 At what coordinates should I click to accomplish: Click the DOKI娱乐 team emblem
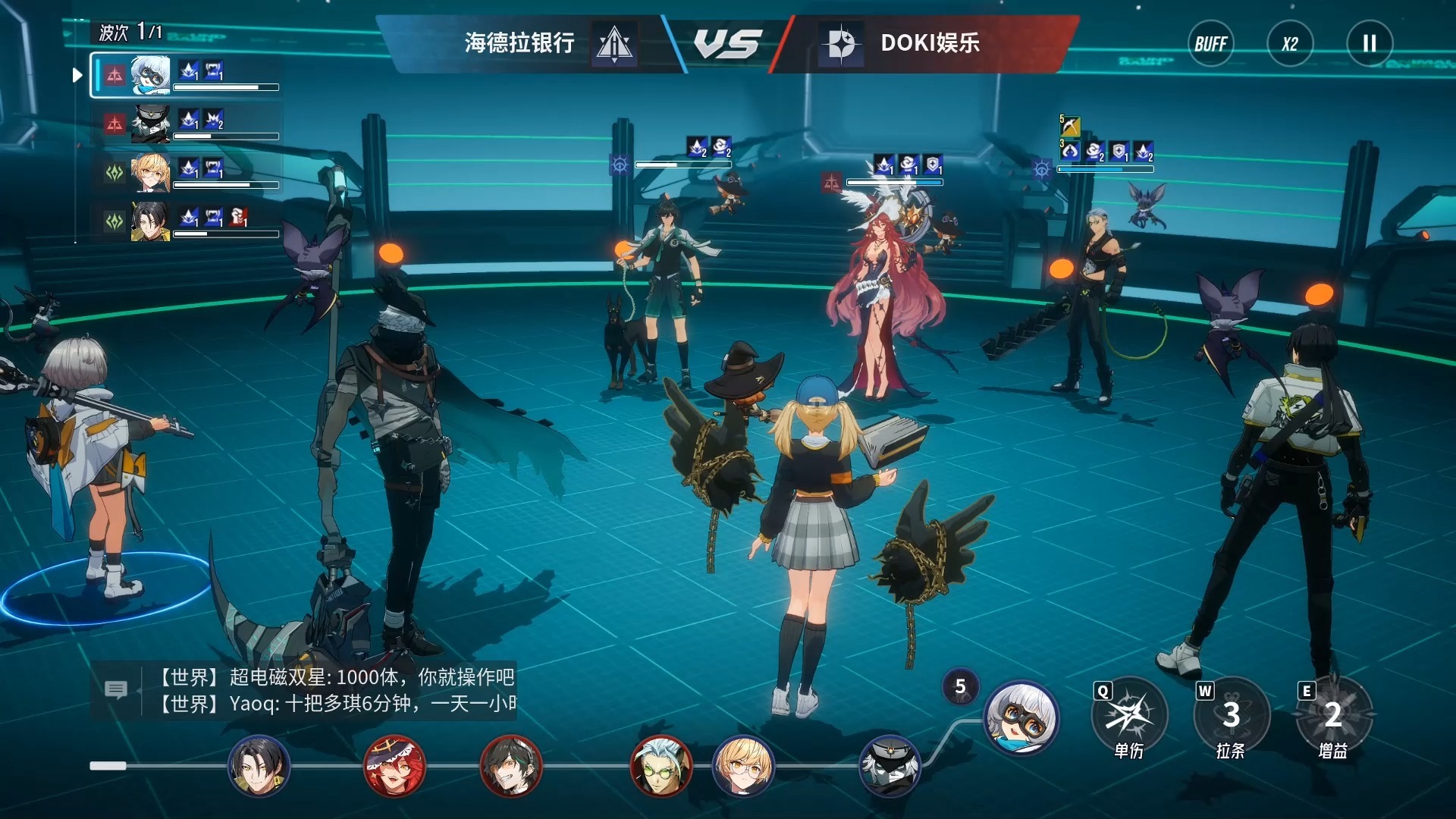[x=841, y=44]
